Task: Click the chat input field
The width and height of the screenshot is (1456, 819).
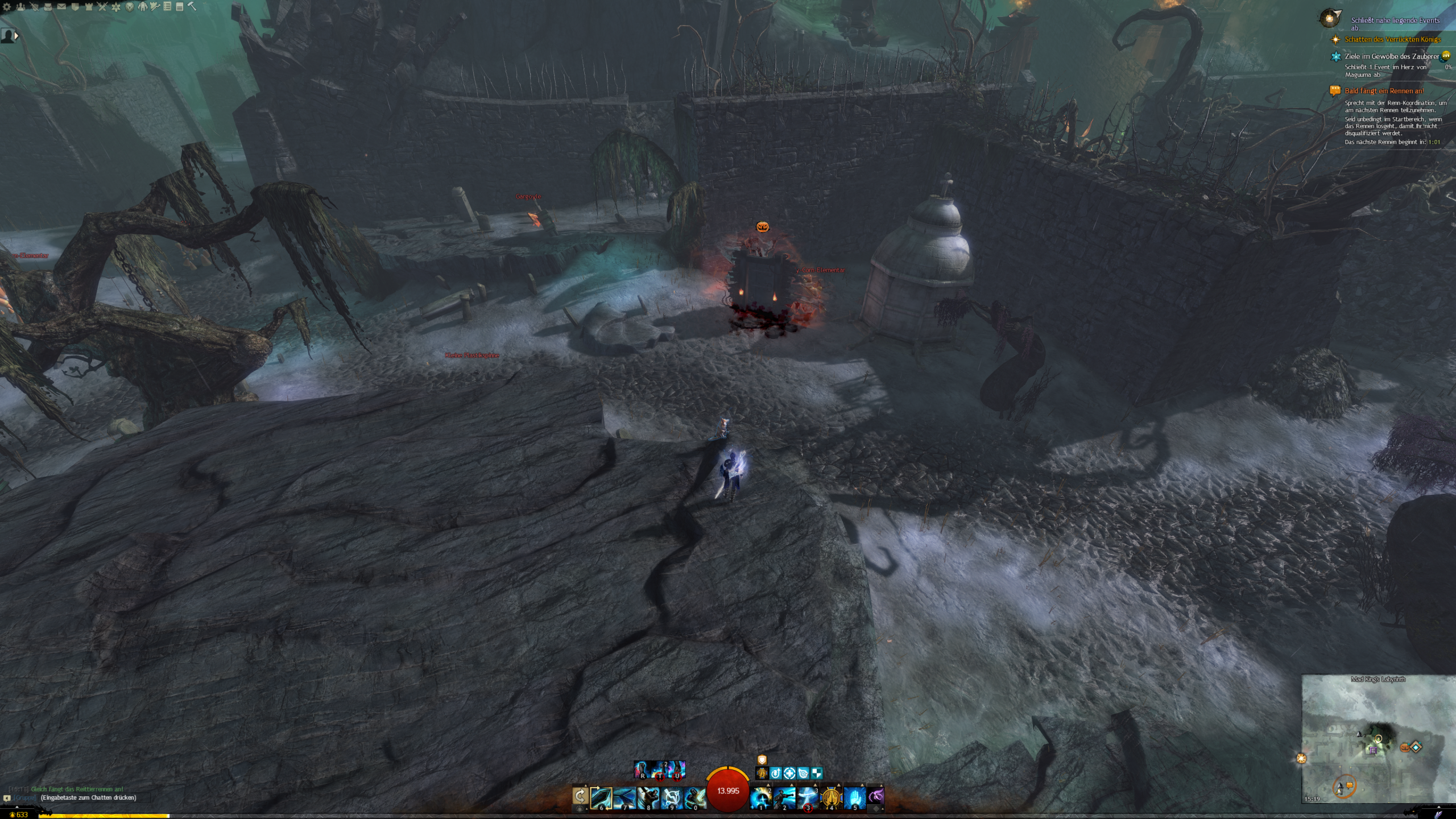Action: (x=88, y=797)
